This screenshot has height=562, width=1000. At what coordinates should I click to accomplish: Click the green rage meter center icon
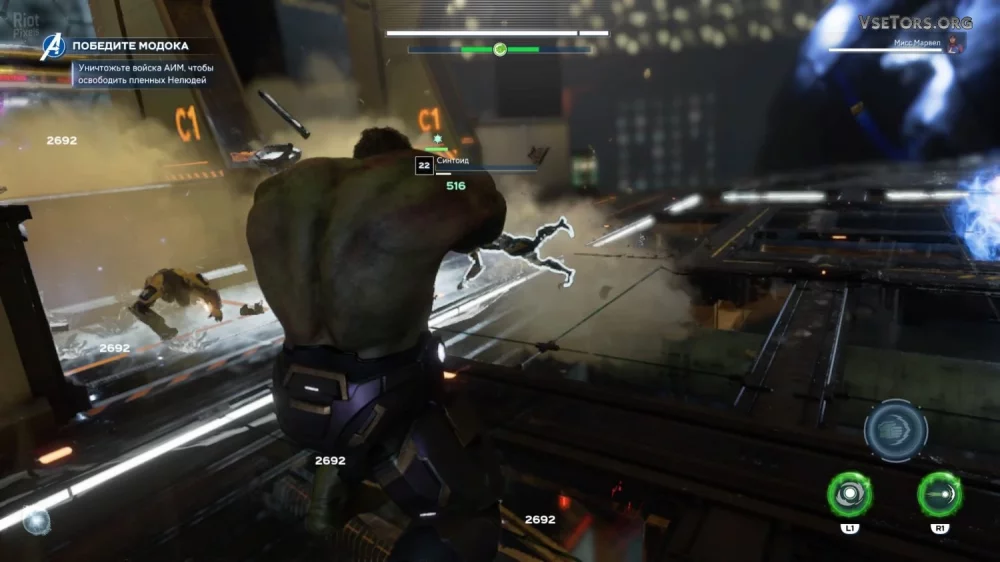pos(499,49)
